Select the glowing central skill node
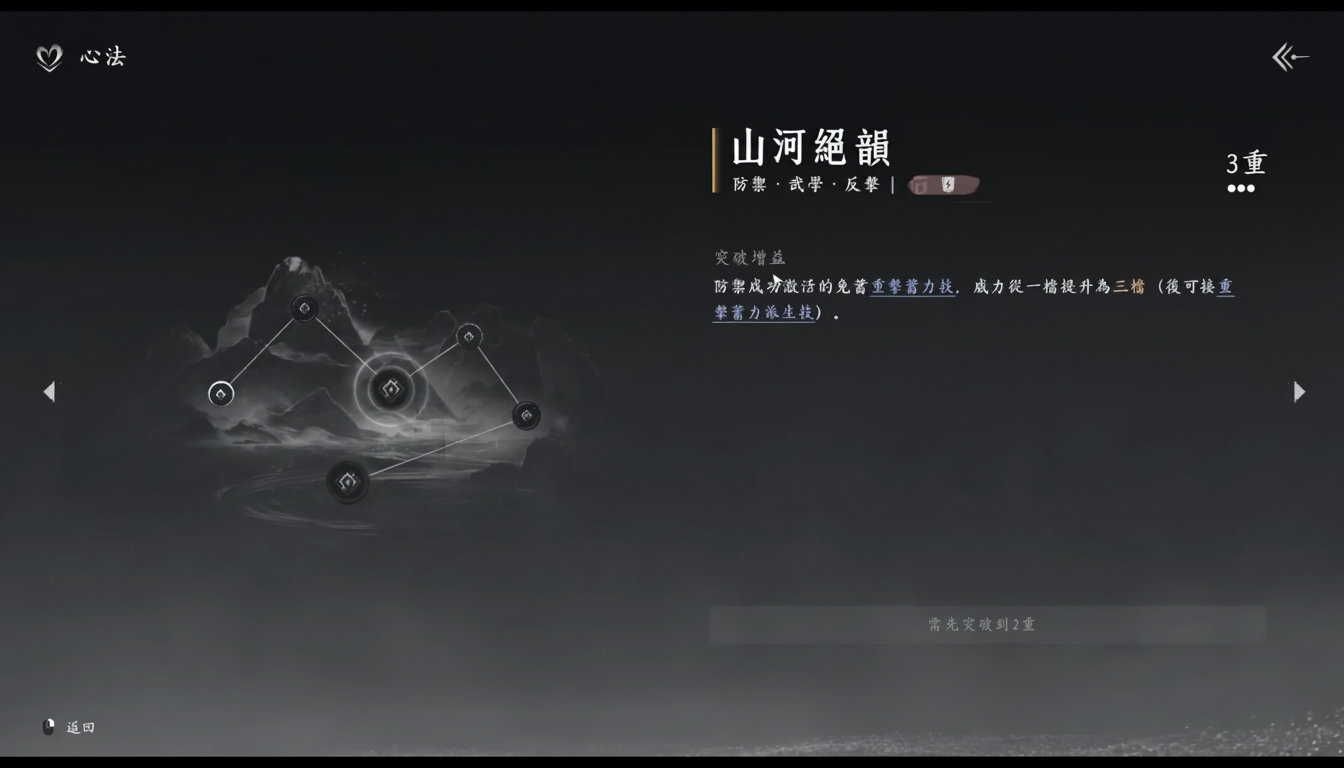 pyautogui.click(x=389, y=389)
